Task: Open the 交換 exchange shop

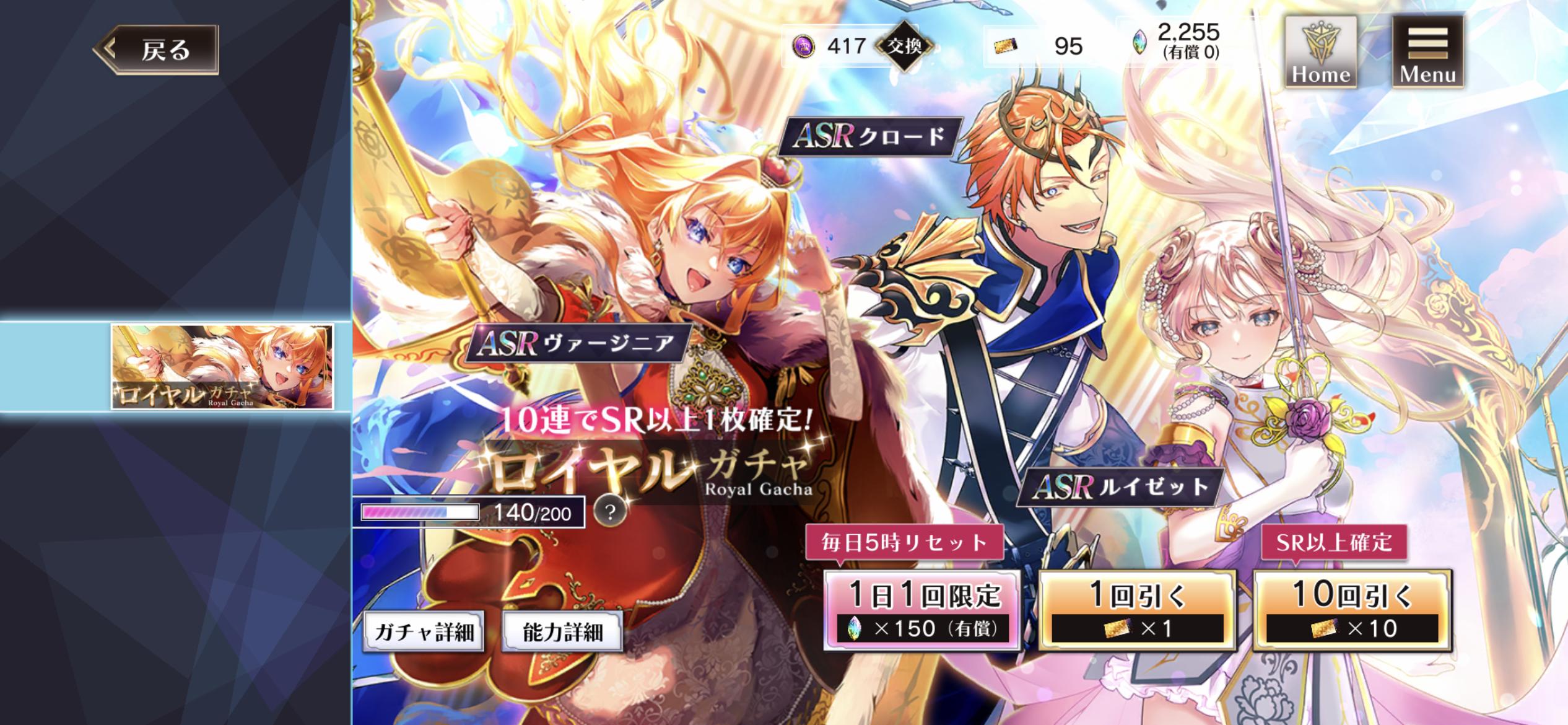Action: (905, 46)
